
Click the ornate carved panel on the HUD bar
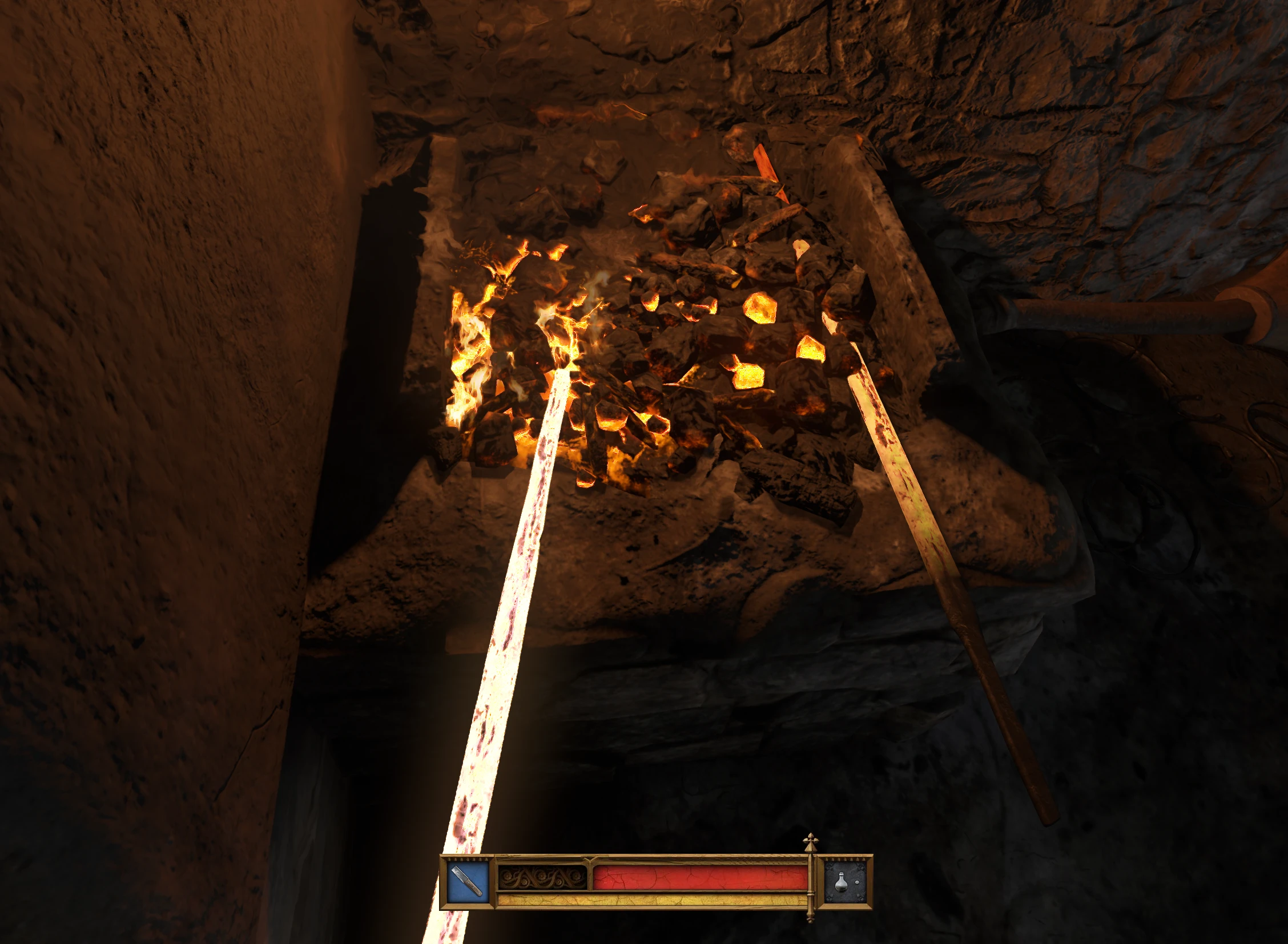542,876
